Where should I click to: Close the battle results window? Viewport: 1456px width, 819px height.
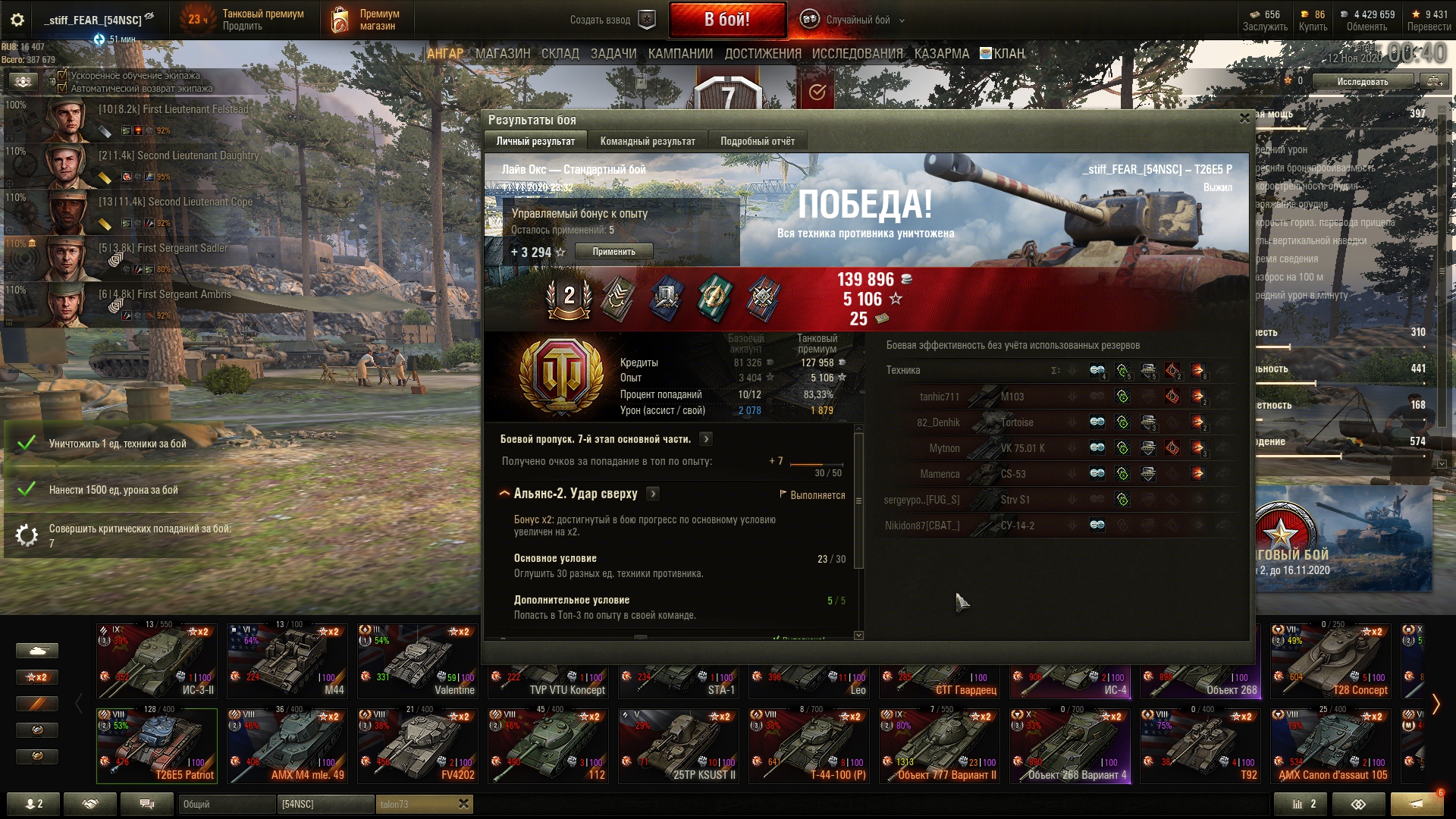coord(1244,118)
